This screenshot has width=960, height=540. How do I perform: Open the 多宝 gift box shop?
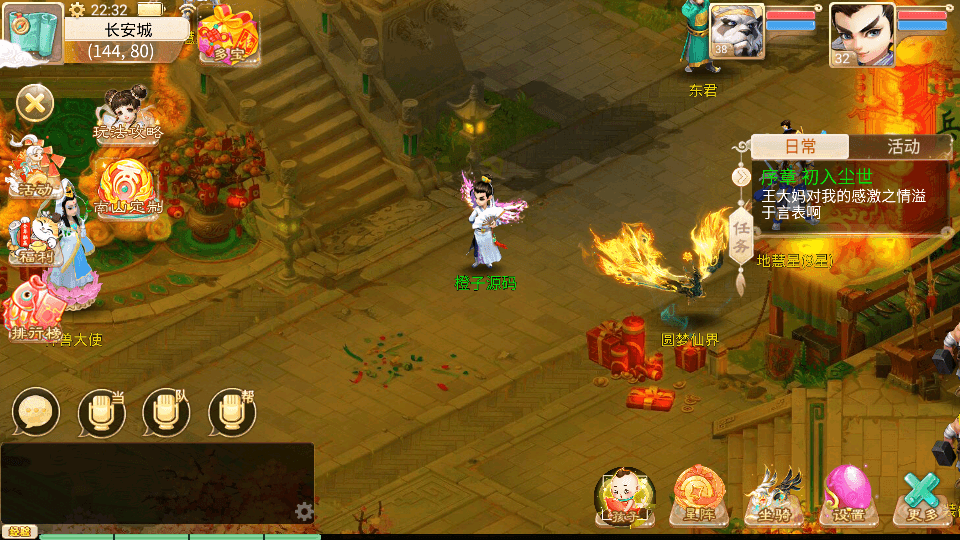coord(228,36)
